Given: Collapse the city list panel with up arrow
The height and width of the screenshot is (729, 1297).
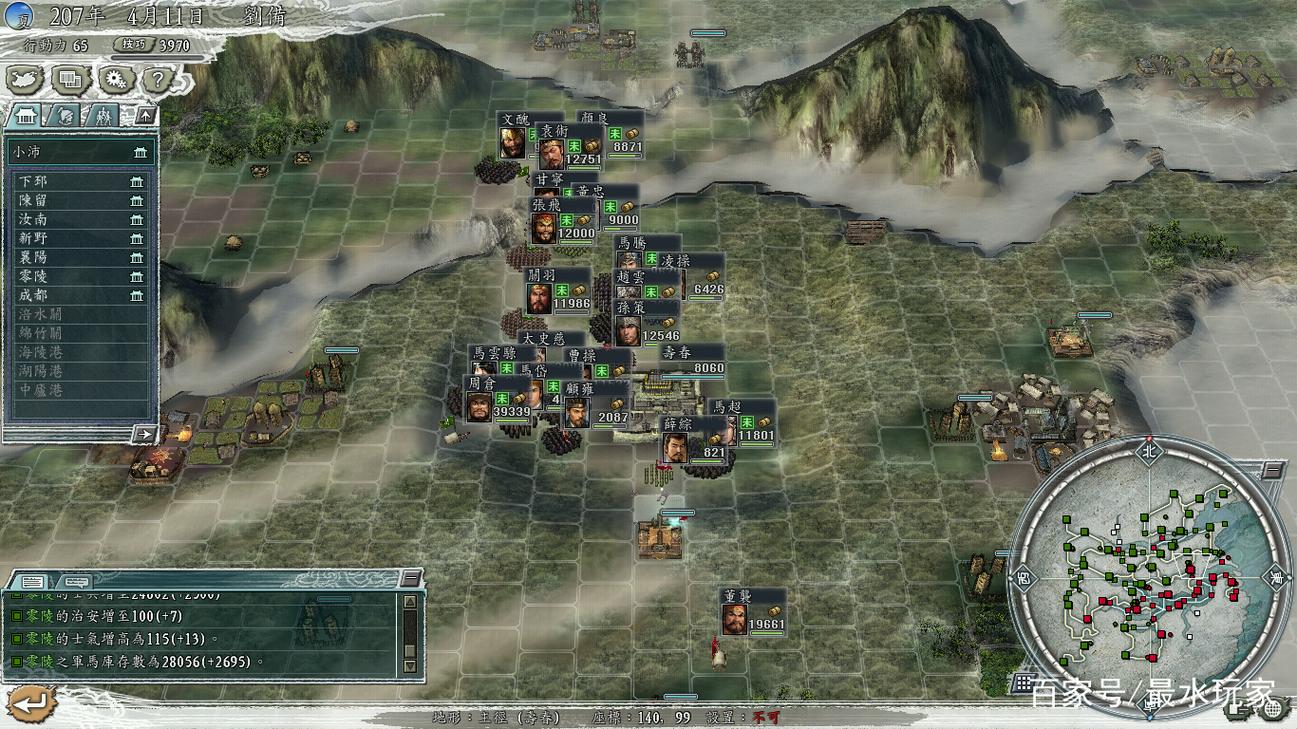Looking at the screenshot, I should (x=145, y=116).
